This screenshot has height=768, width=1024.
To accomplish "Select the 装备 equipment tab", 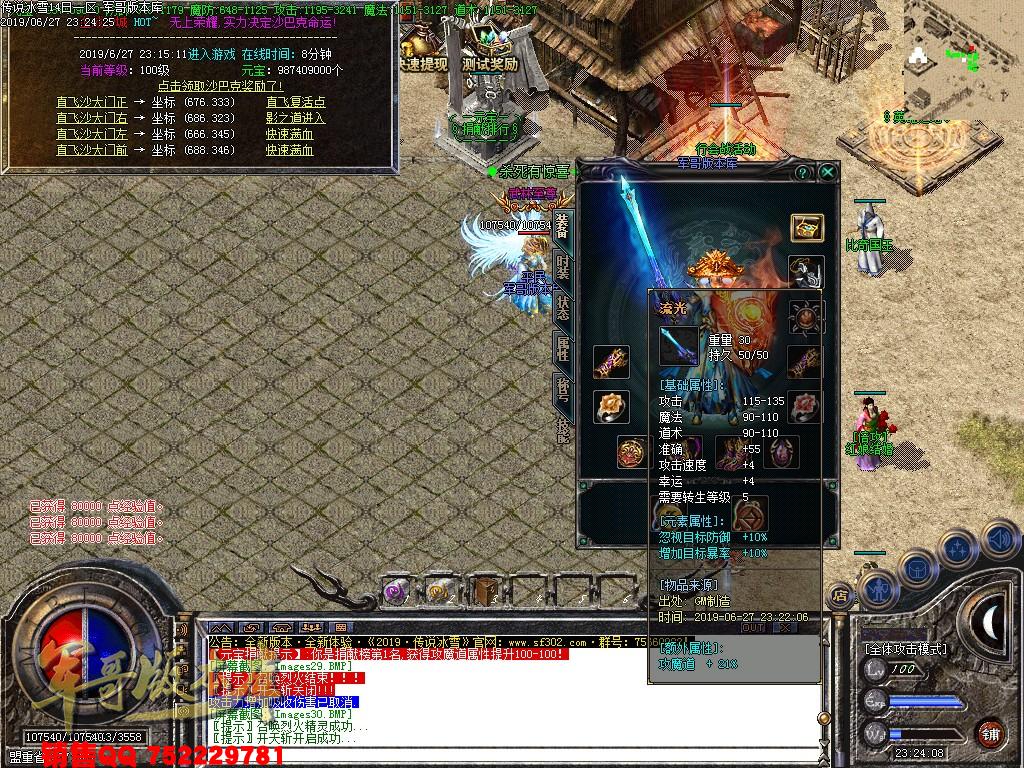I will tap(563, 226).
